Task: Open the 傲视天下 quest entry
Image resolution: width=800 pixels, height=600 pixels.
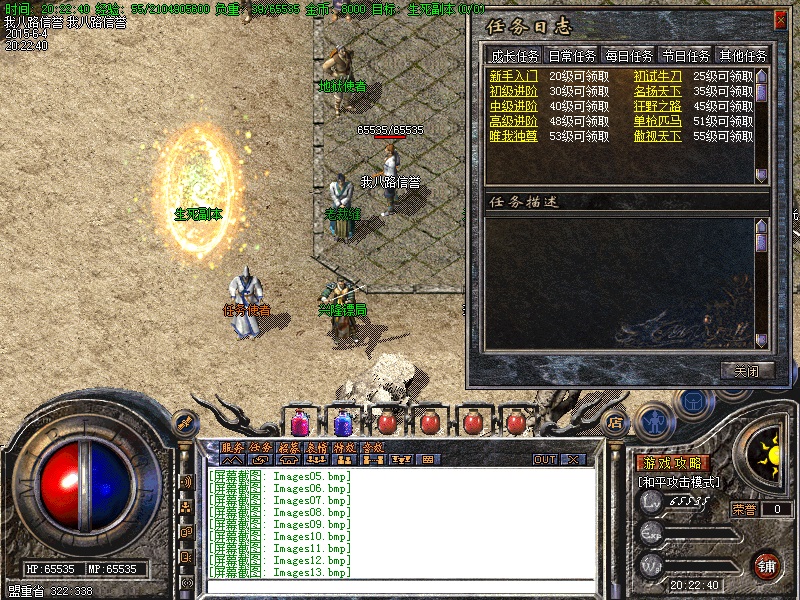Action: pyautogui.click(x=657, y=136)
